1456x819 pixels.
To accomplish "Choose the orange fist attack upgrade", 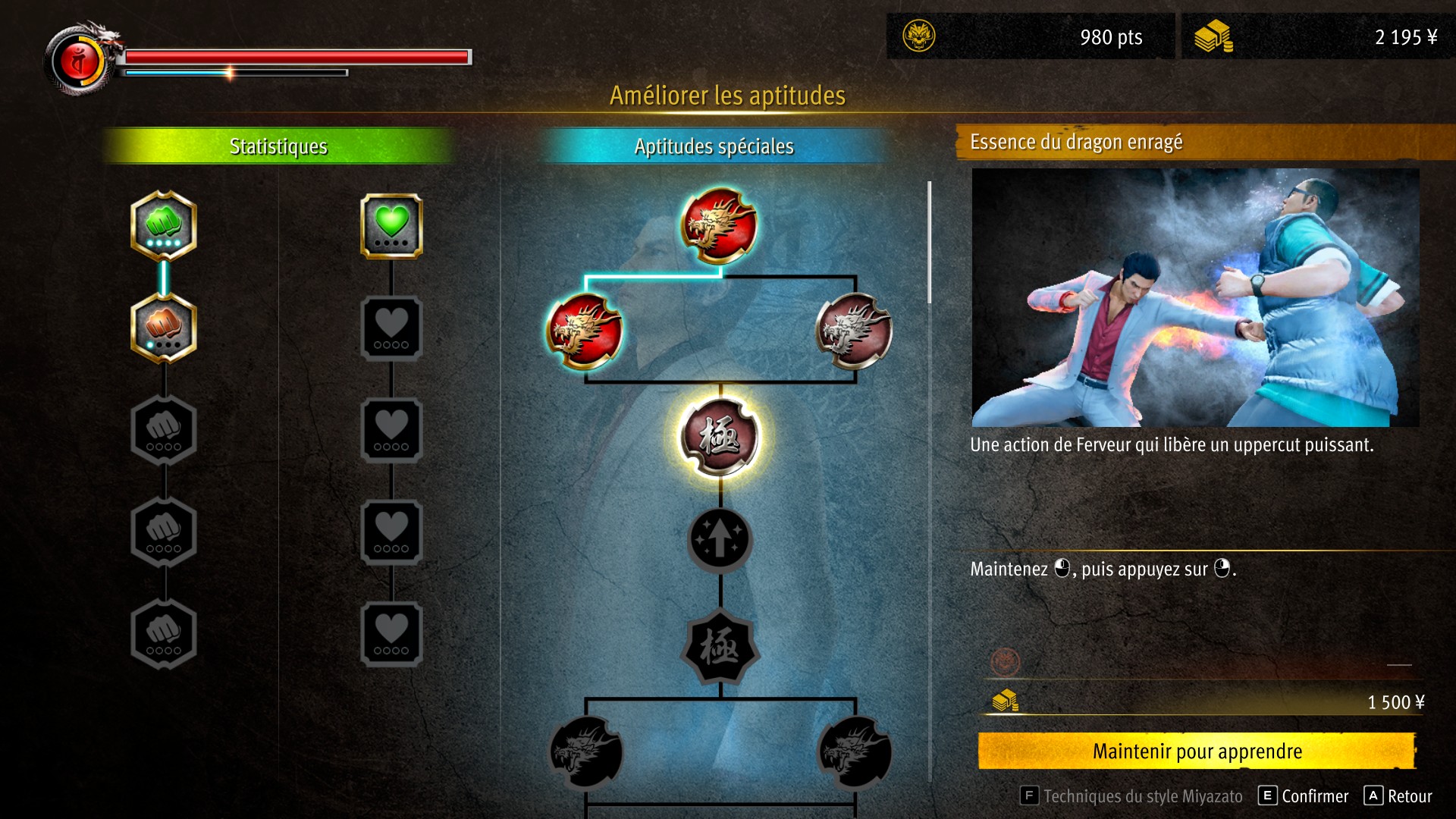I will (x=164, y=328).
